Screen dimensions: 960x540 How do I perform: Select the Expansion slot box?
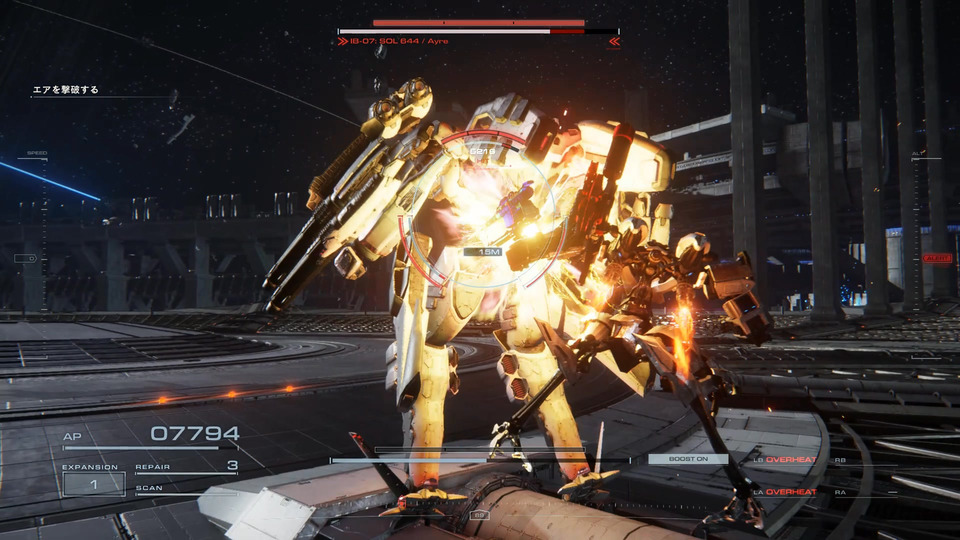click(94, 484)
